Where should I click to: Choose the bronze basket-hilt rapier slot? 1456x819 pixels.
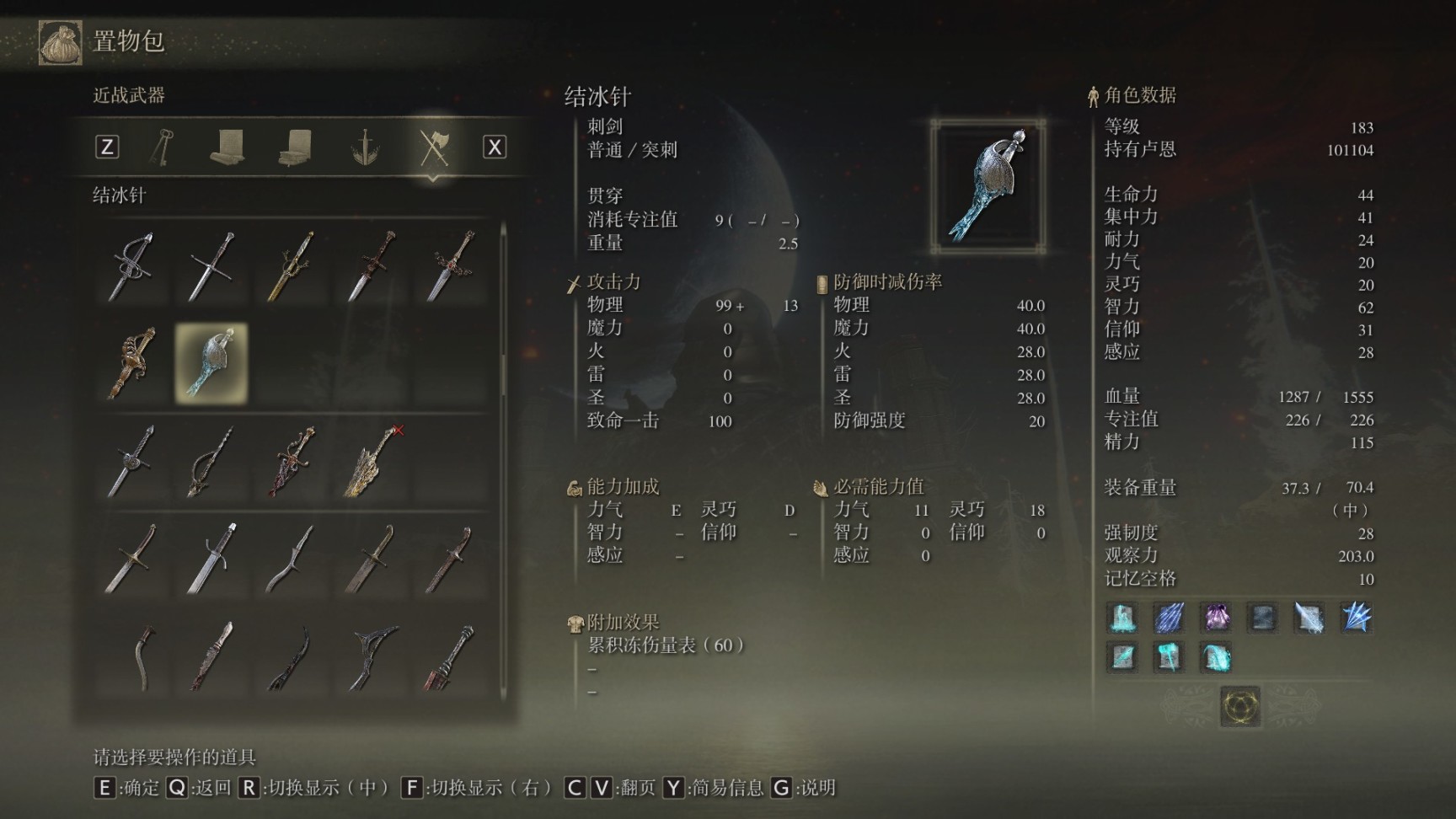(x=131, y=363)
